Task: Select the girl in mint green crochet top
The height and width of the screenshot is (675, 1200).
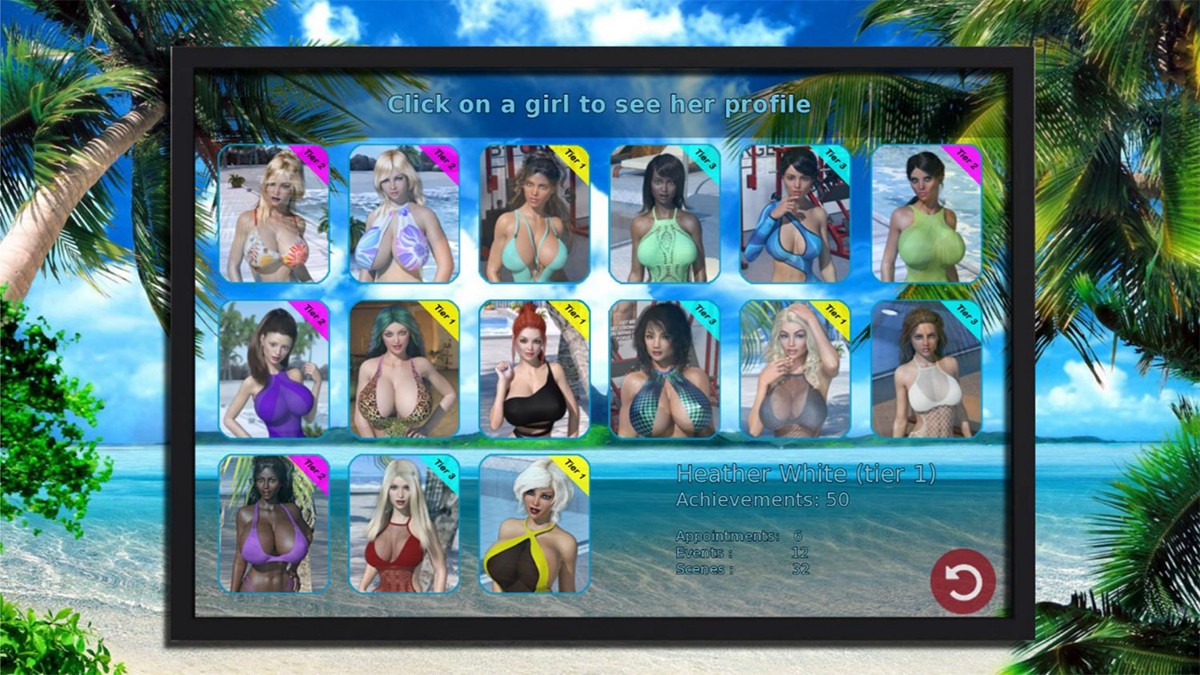Action: 664,214
